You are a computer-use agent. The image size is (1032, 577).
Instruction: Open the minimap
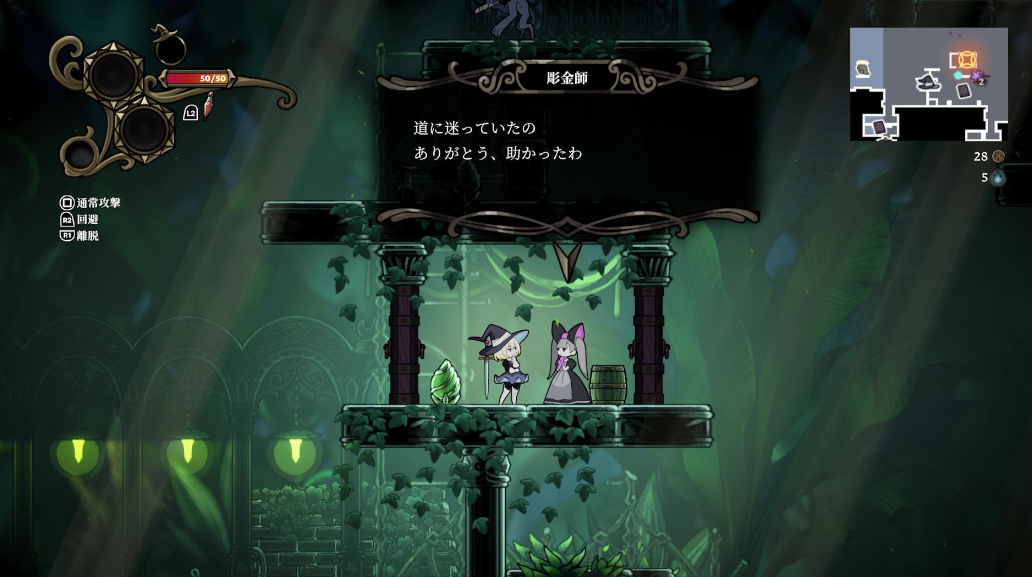click(928, 84)
